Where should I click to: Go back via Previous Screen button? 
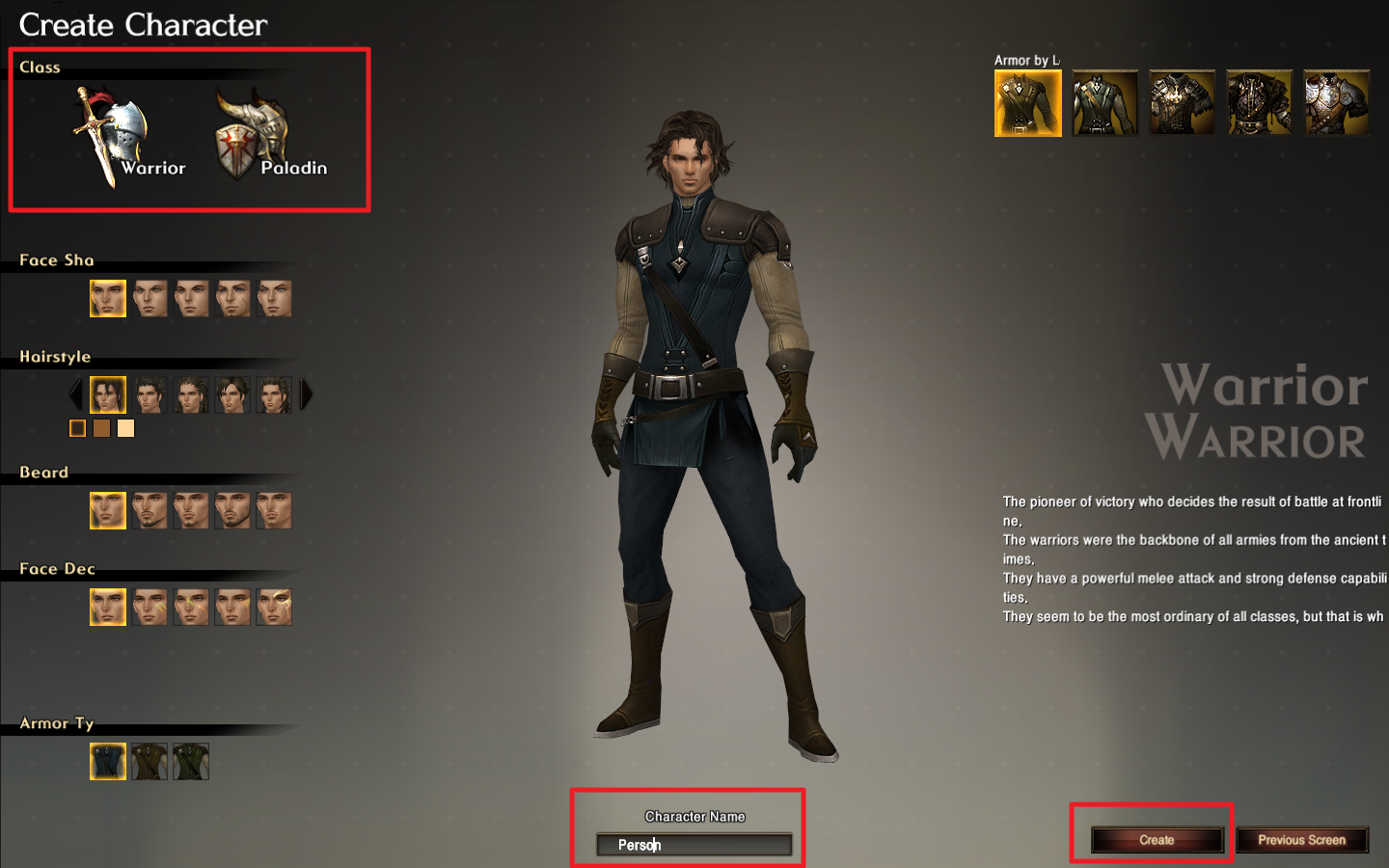(1301, 840)
